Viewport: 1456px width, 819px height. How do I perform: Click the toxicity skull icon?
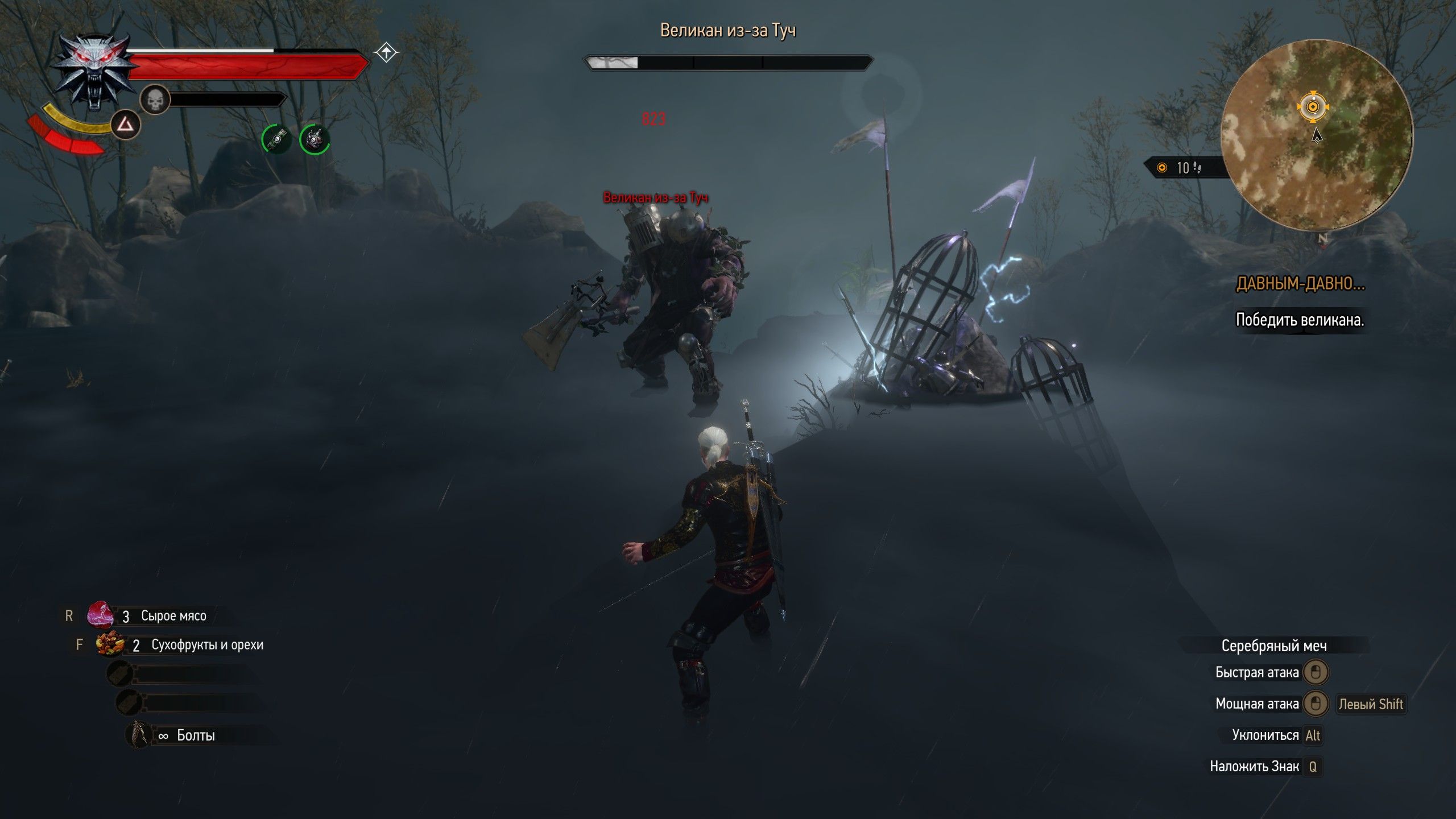click(155, 100)
